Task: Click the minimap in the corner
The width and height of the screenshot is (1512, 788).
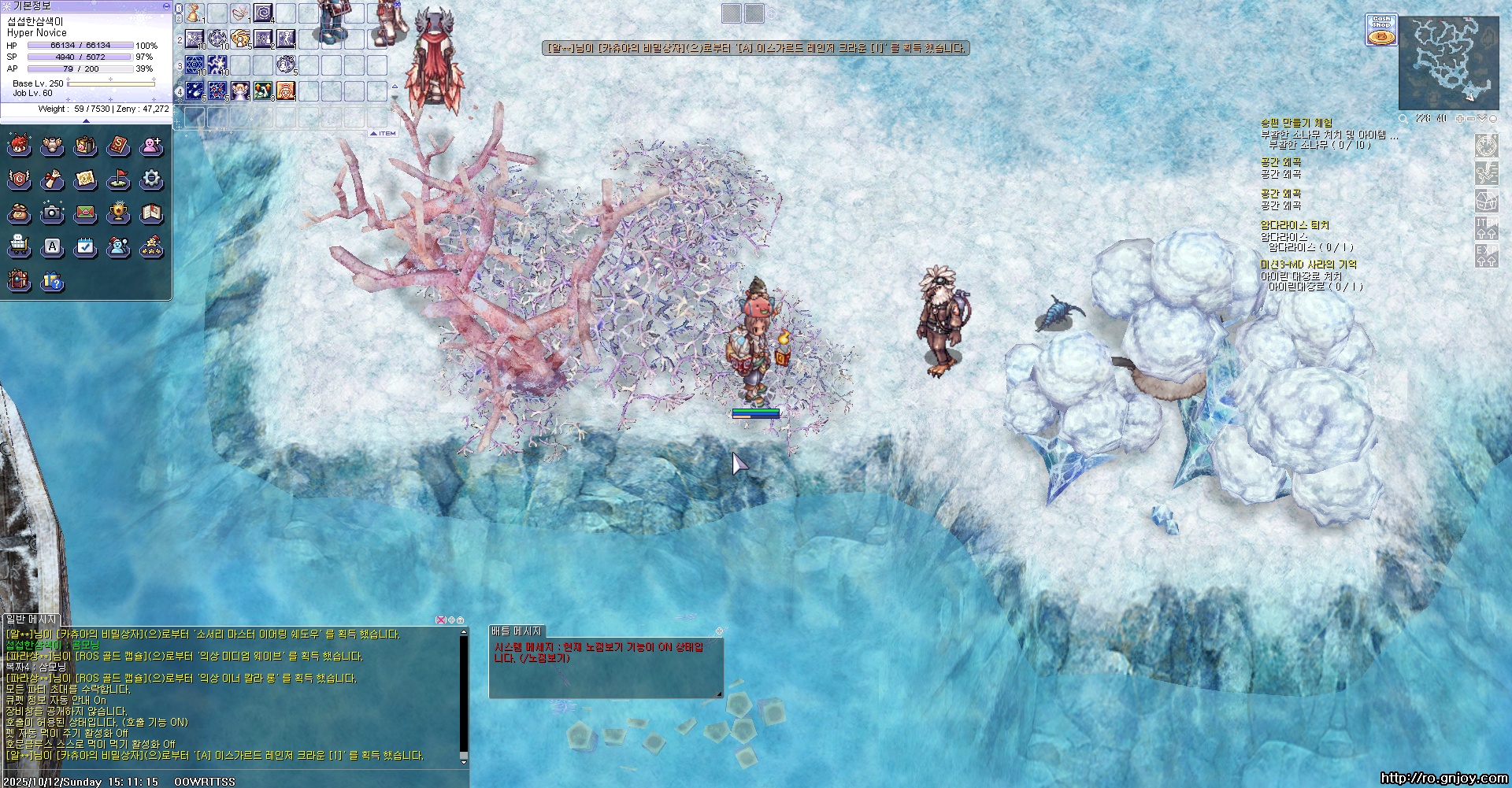Action: tap(1447, 63)
